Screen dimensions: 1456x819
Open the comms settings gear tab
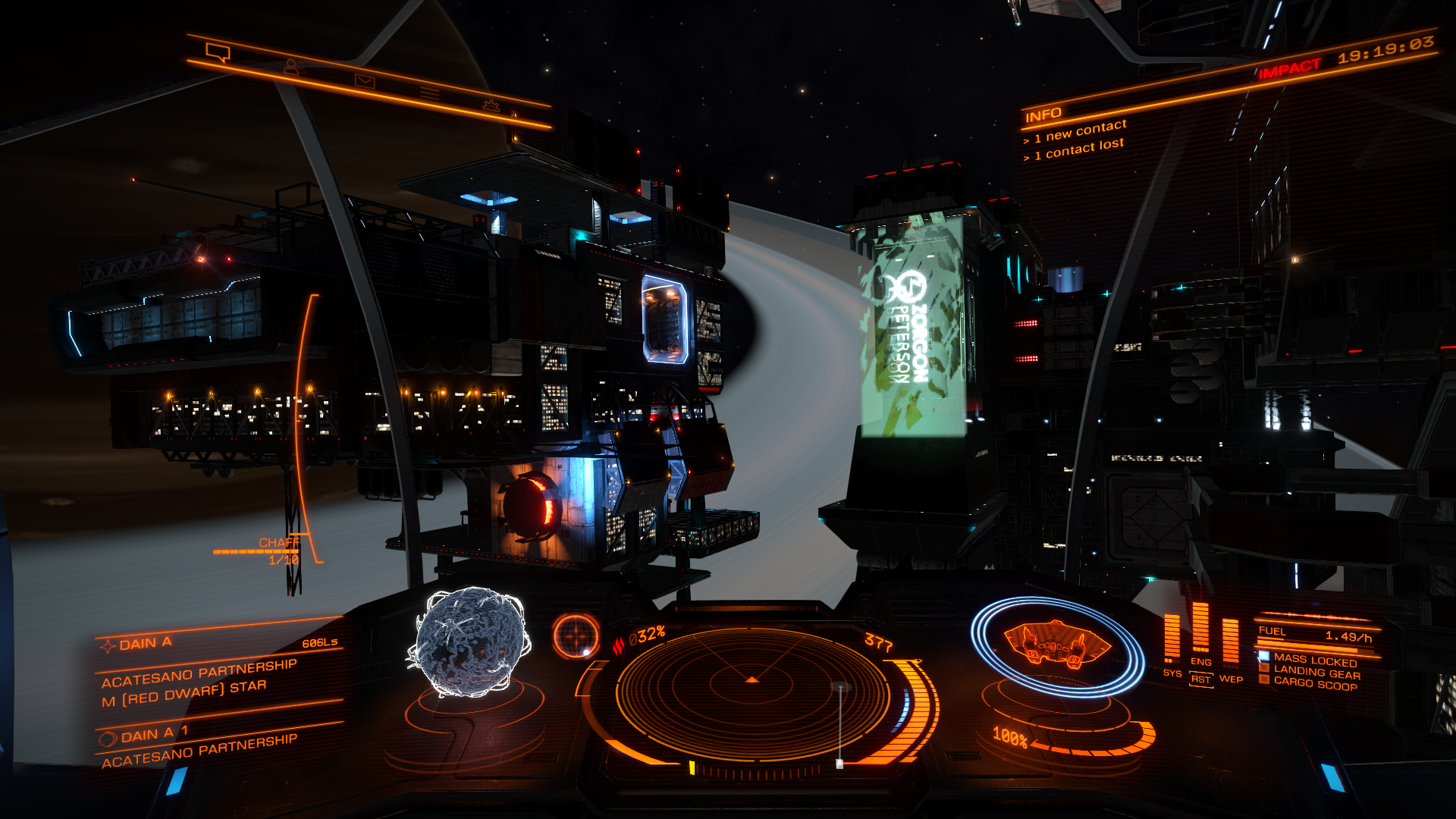pyautogui.click(x=491, y=105)
